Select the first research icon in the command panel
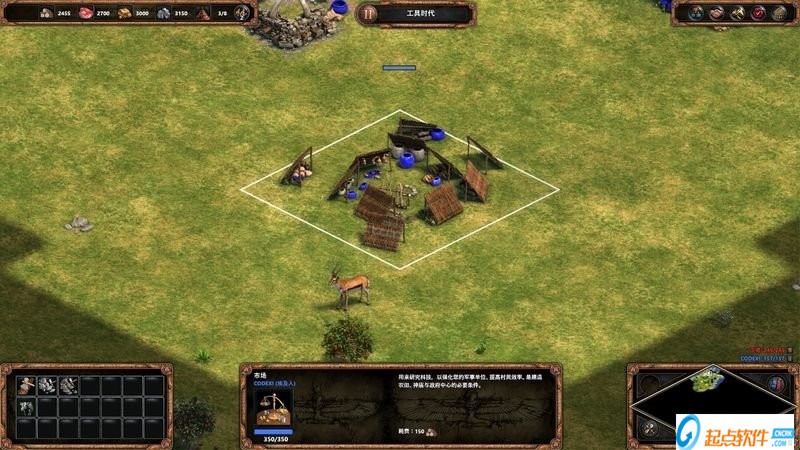The height and width of the screenshot is (450, 800). 27,386
